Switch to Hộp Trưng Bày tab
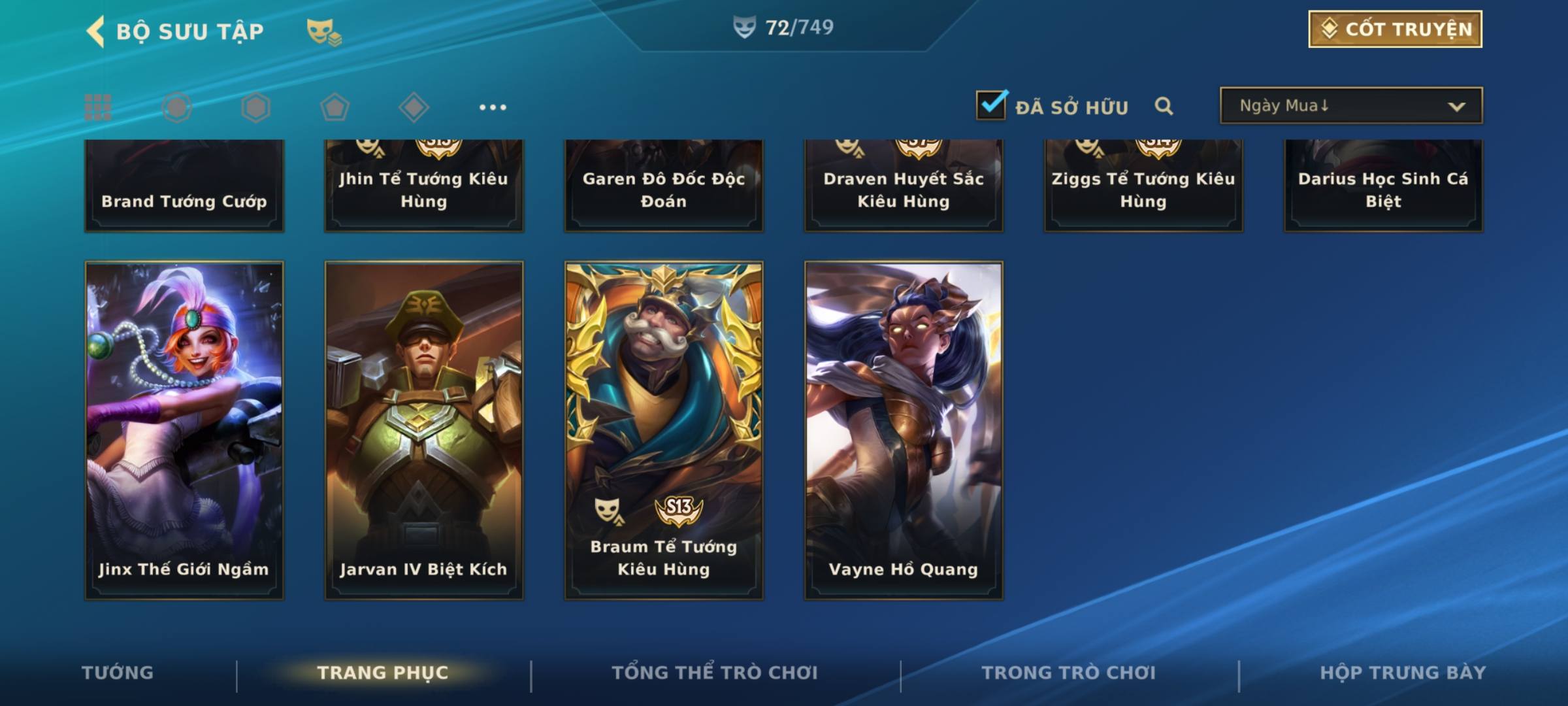The image size is (1568, 706). (1403, 673)
